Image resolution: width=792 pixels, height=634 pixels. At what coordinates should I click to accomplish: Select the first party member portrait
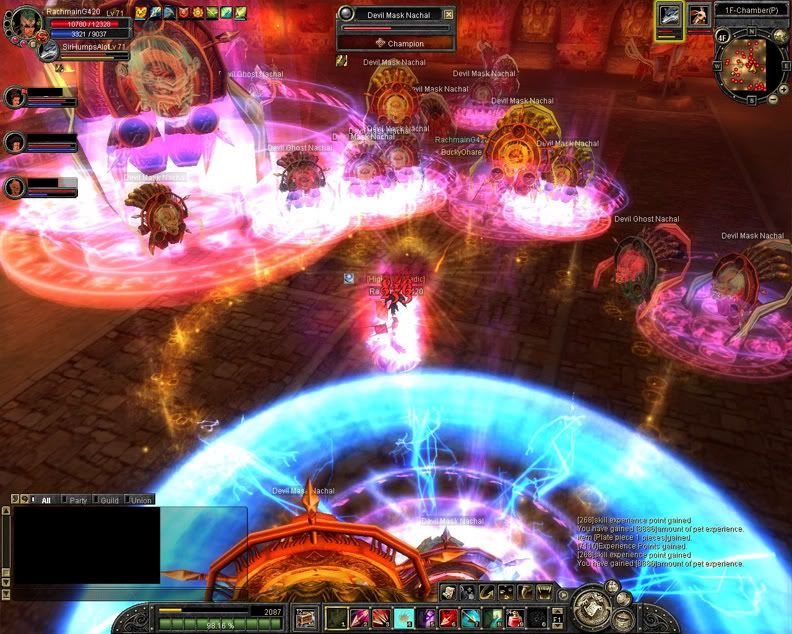(14, 97)
